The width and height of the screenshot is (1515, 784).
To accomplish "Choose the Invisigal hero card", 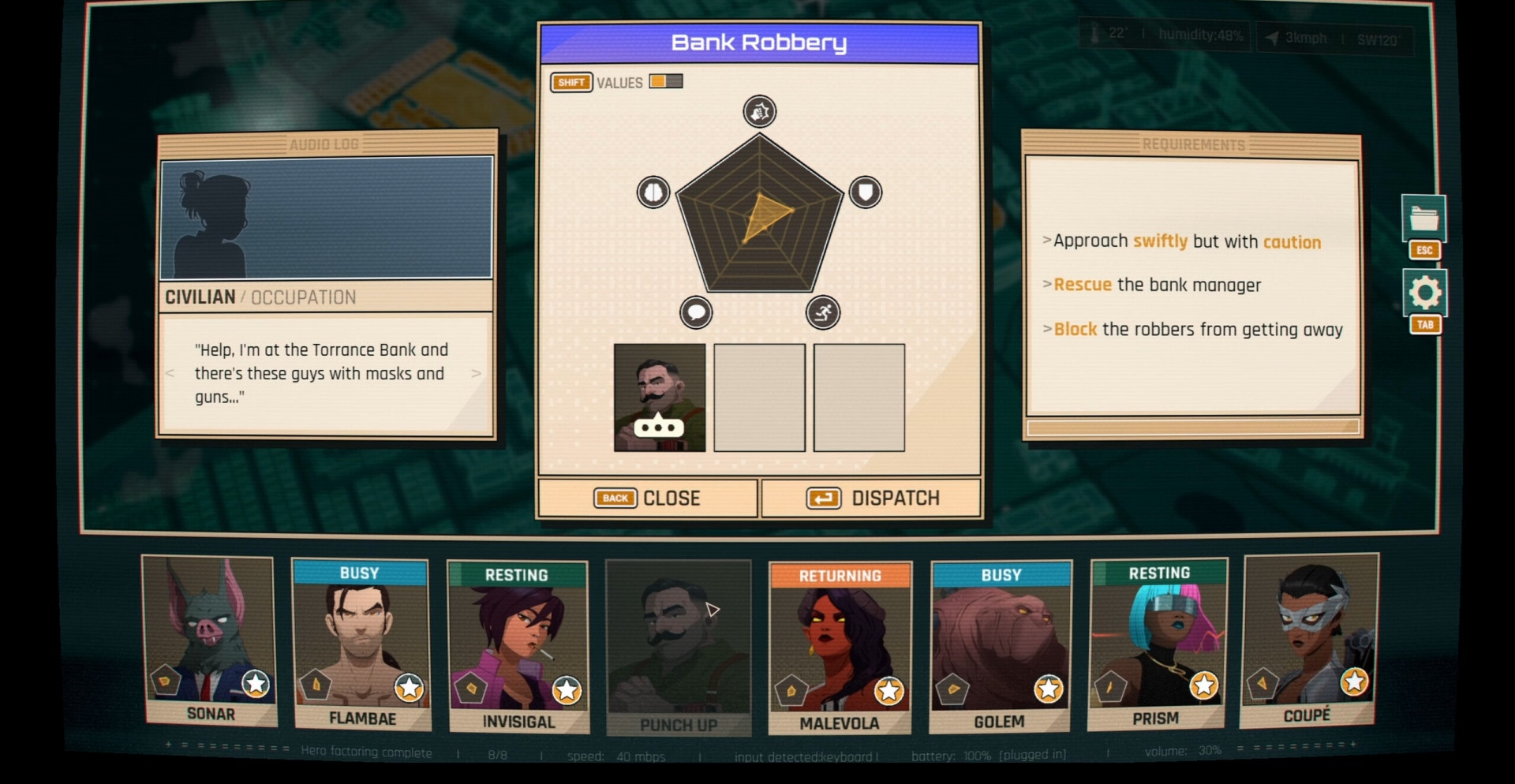I will coord(518,646).
